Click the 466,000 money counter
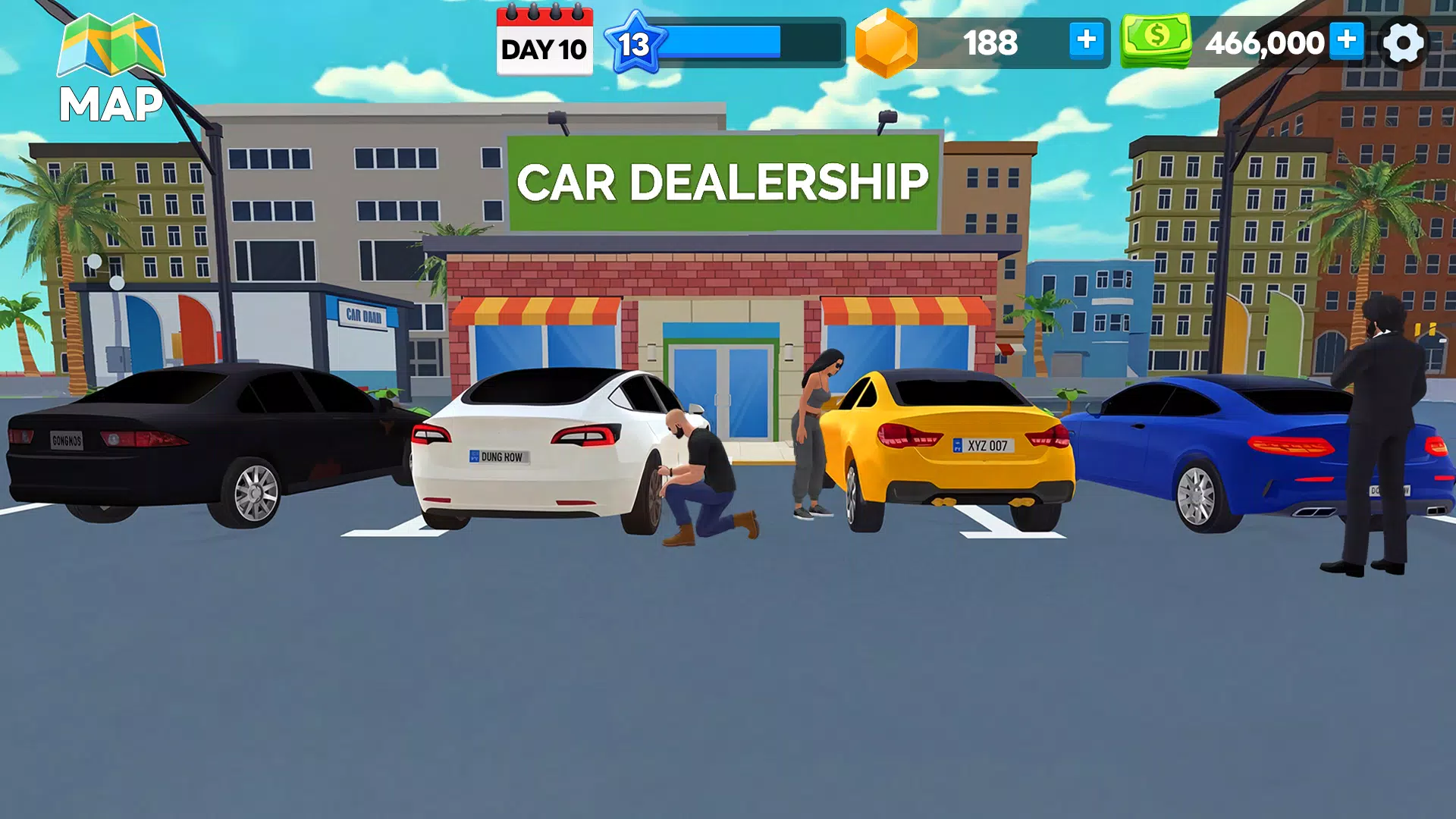 coord(1266,42)
